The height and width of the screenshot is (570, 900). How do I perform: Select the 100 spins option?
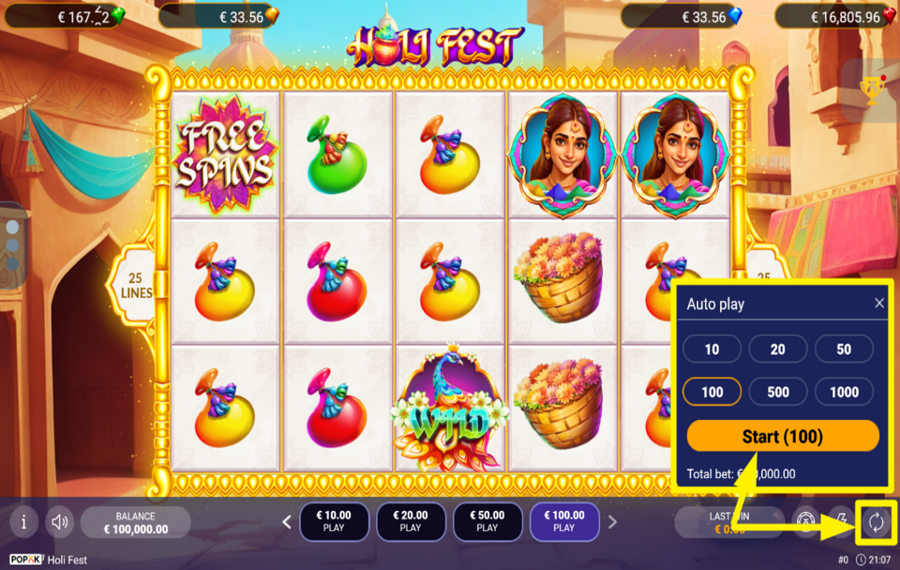click(x=712, y=392)
